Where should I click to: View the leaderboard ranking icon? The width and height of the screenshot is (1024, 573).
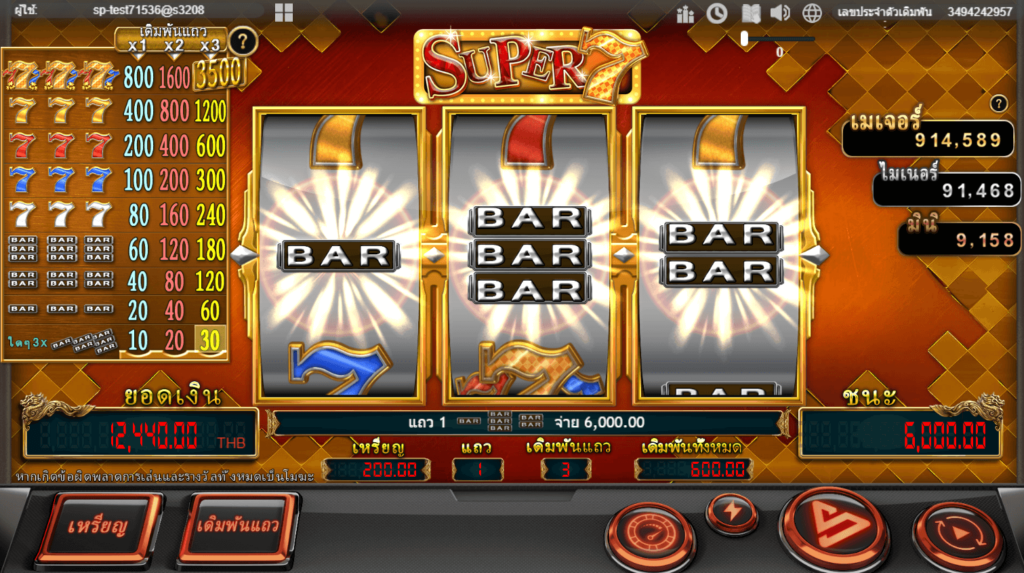click(685, 13)
